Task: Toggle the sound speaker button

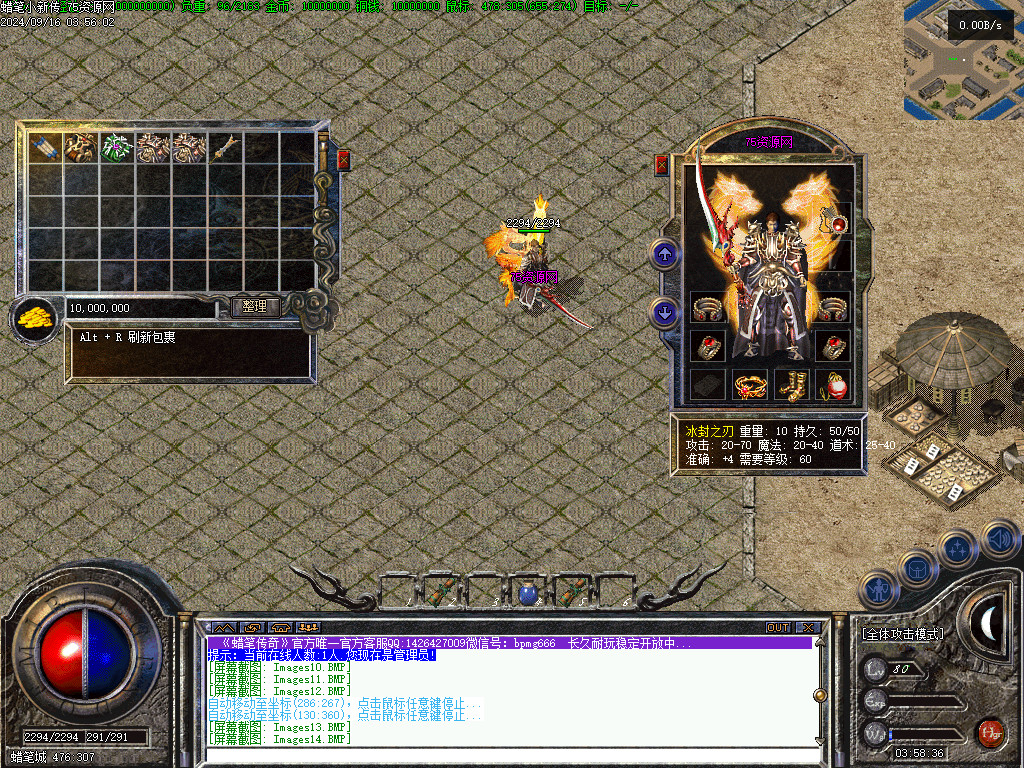Action: (x=999, y=540)
